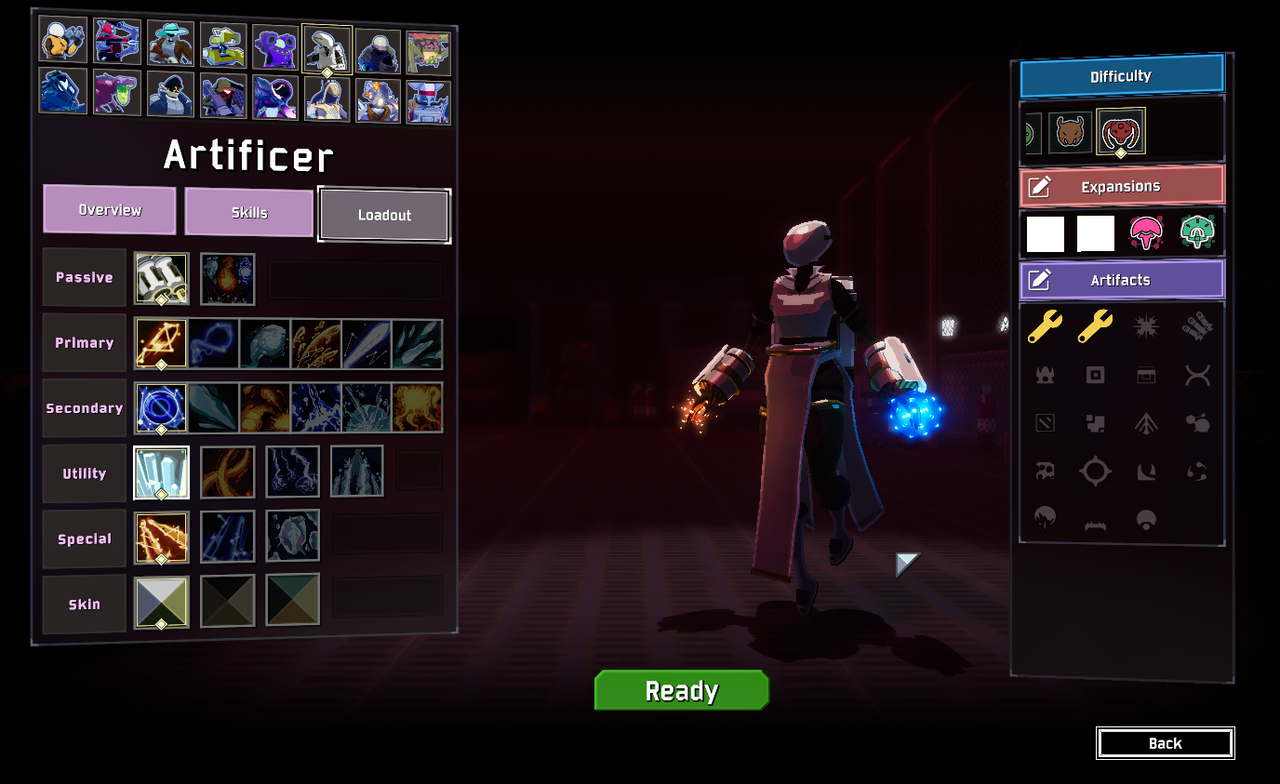The height and width of the screenshot is (784, 1280).
Task: Select the orange swirl utility skill
Action: (228, 472)
